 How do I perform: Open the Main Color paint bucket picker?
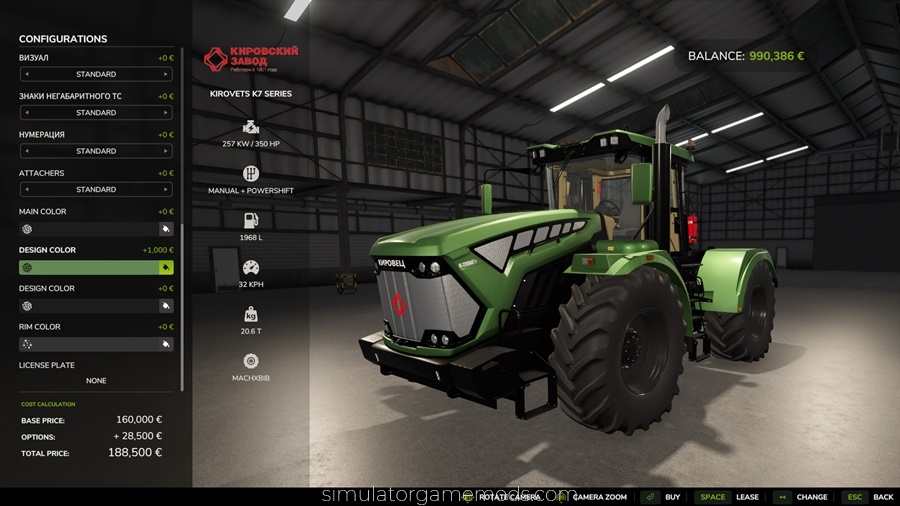[x=166, y=229]
